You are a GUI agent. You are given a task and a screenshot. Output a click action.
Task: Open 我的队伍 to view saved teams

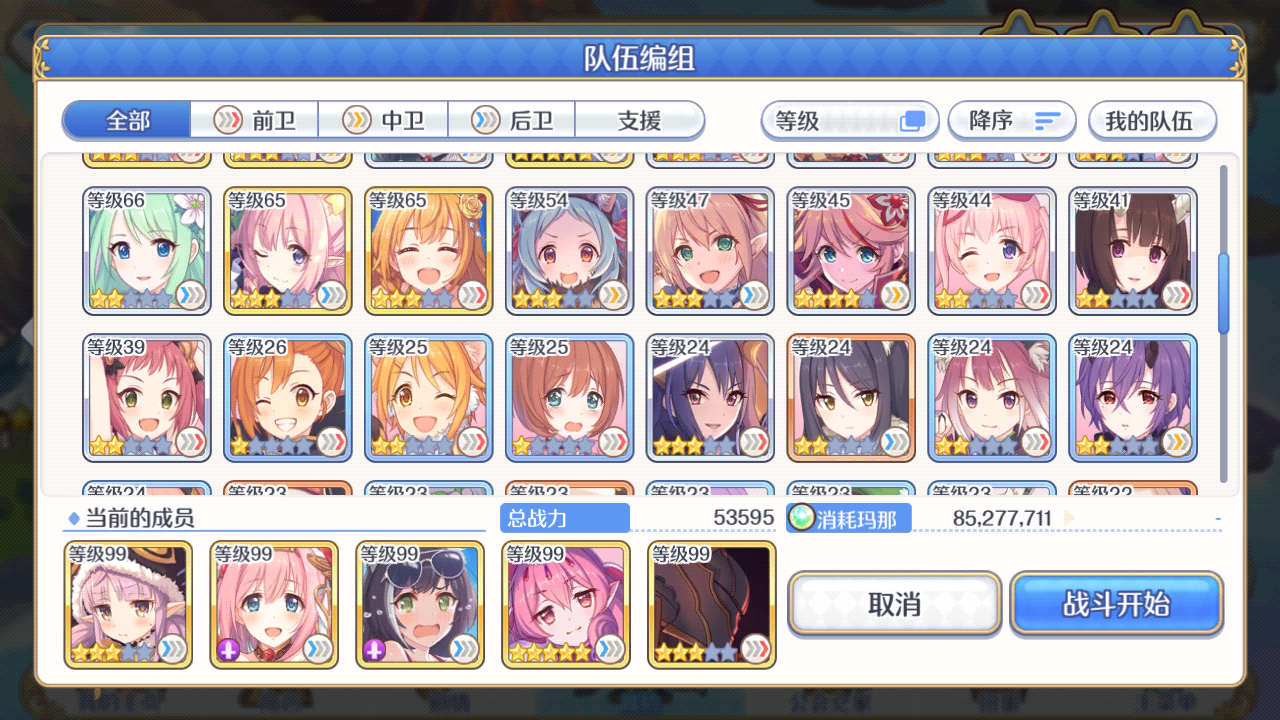(x=1152, y=120)
